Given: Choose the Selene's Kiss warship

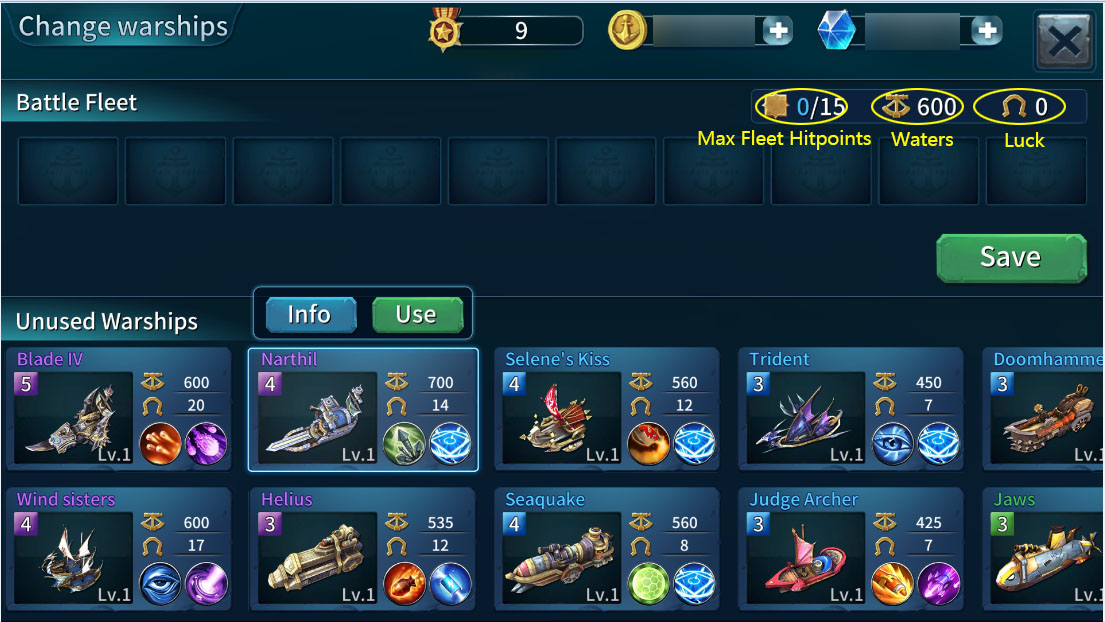Looking at the screenshot, I should [606, 410].
